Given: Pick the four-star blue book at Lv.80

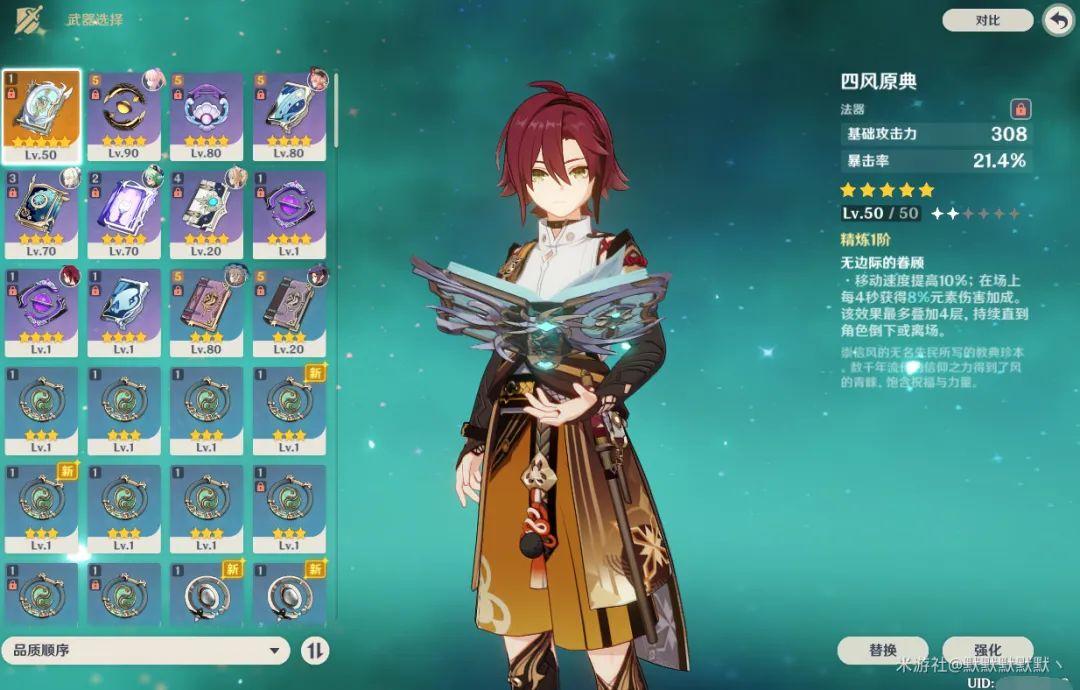Looking at the screenshot, I should coord(289,115).
